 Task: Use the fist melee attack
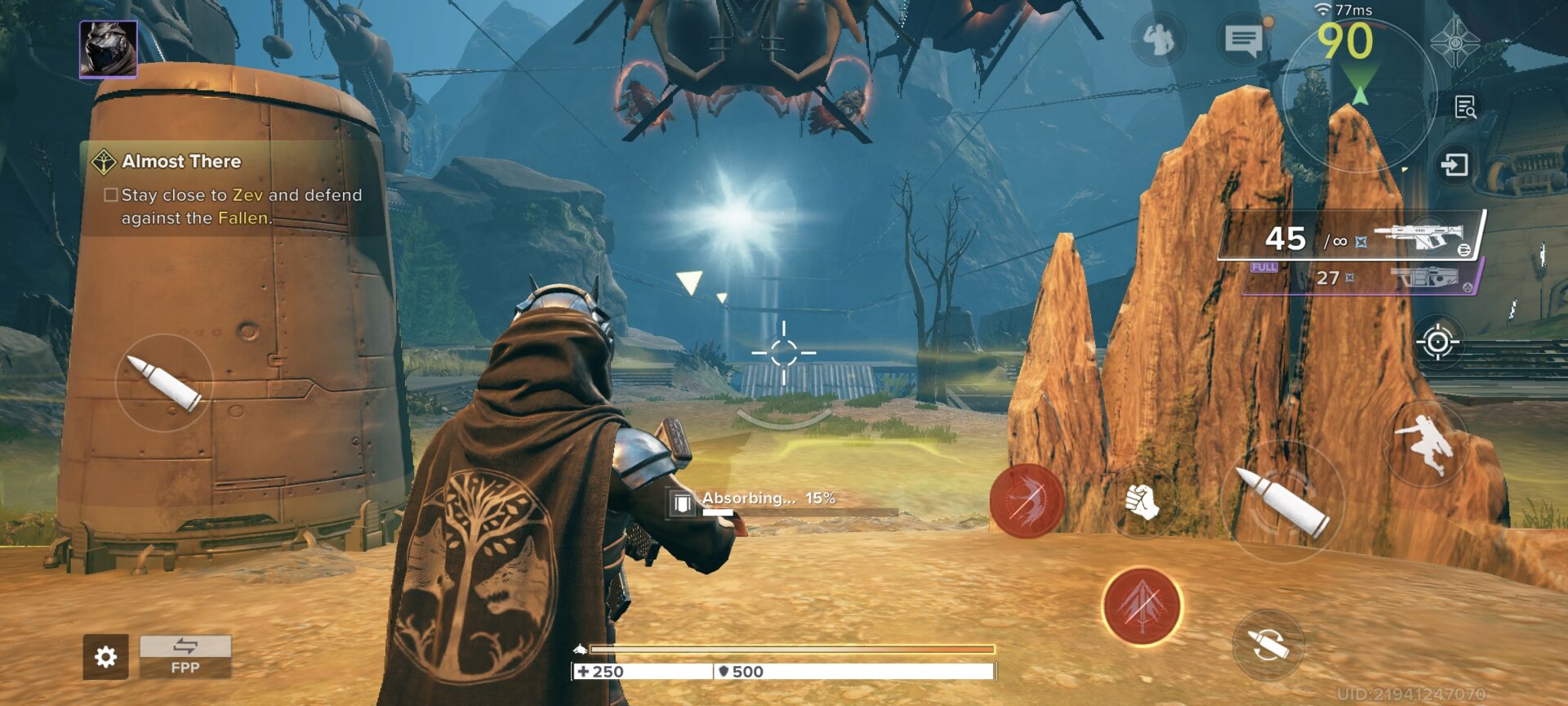[1143, 500]
